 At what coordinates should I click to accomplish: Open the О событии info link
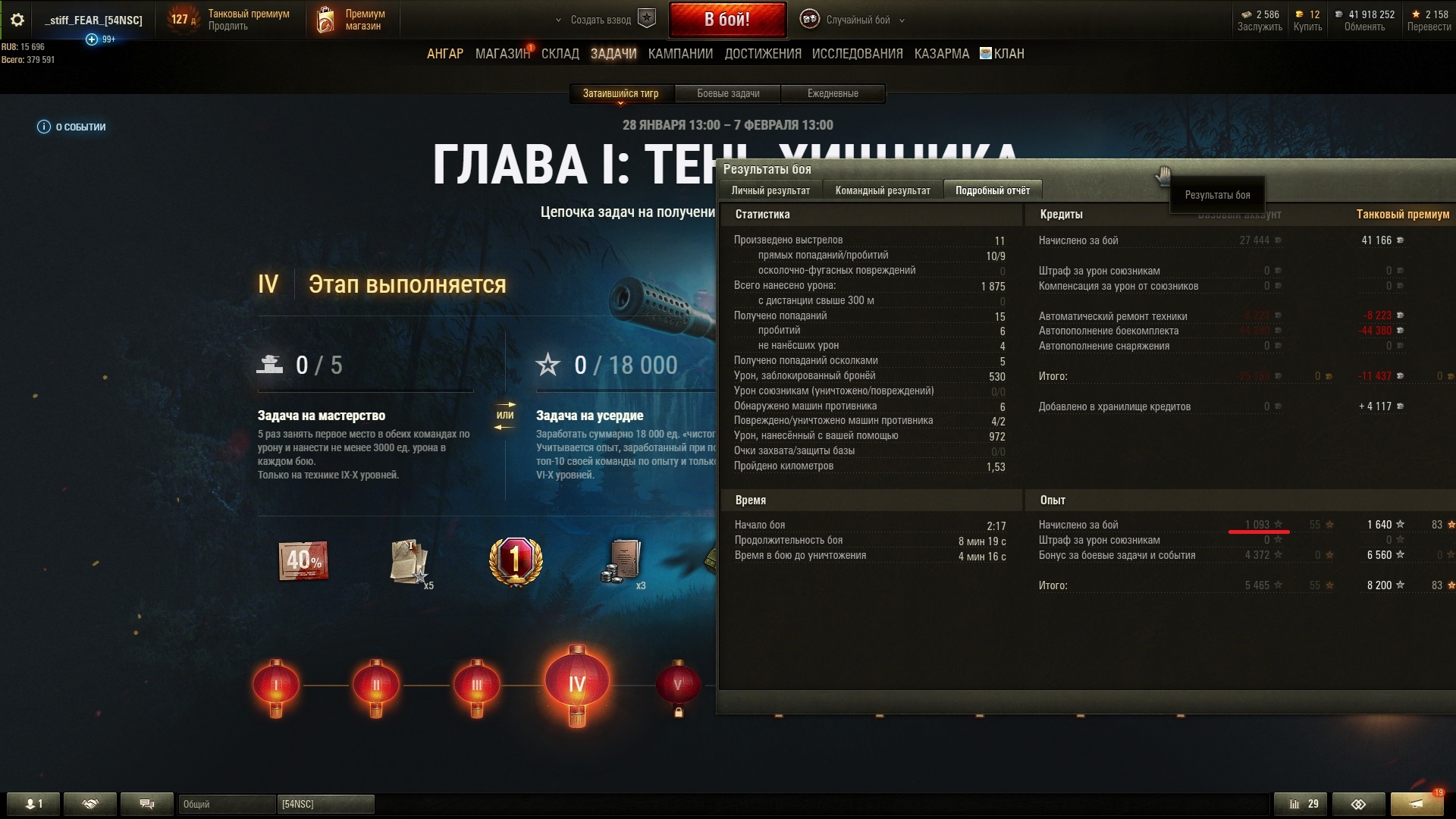(x=72, y=127)
